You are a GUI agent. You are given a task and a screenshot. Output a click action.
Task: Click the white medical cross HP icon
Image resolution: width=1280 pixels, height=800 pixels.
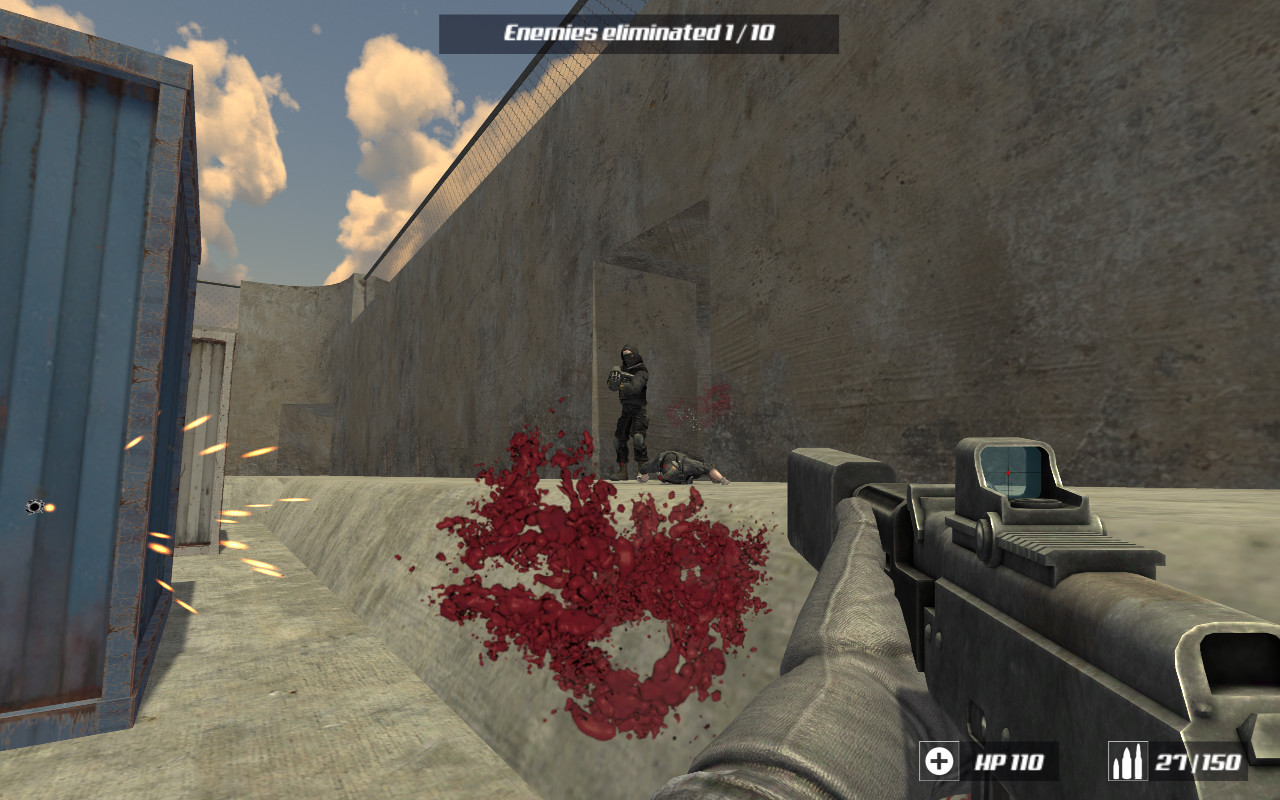coord(938,761)
